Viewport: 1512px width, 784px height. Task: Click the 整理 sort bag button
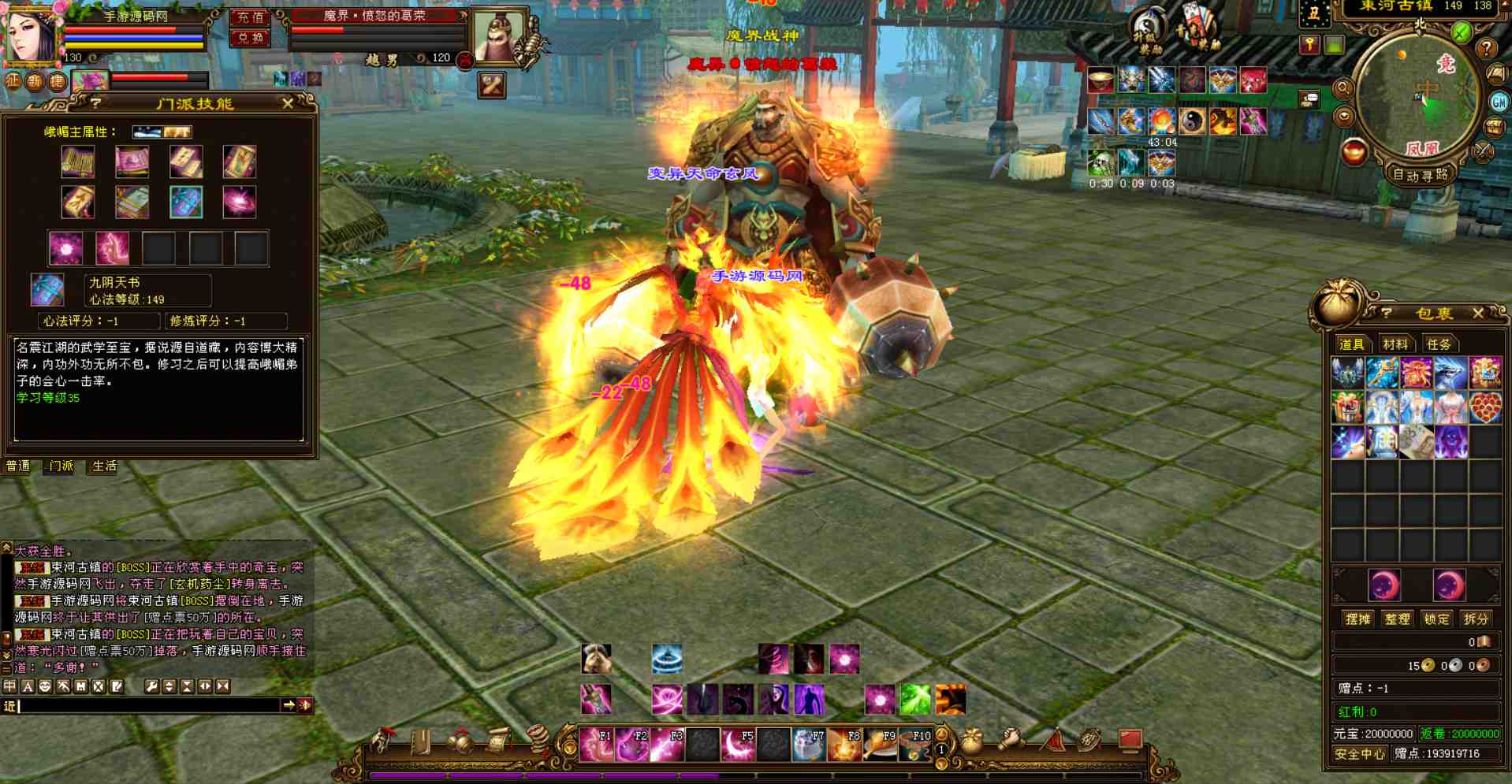tap(1397, 619)
